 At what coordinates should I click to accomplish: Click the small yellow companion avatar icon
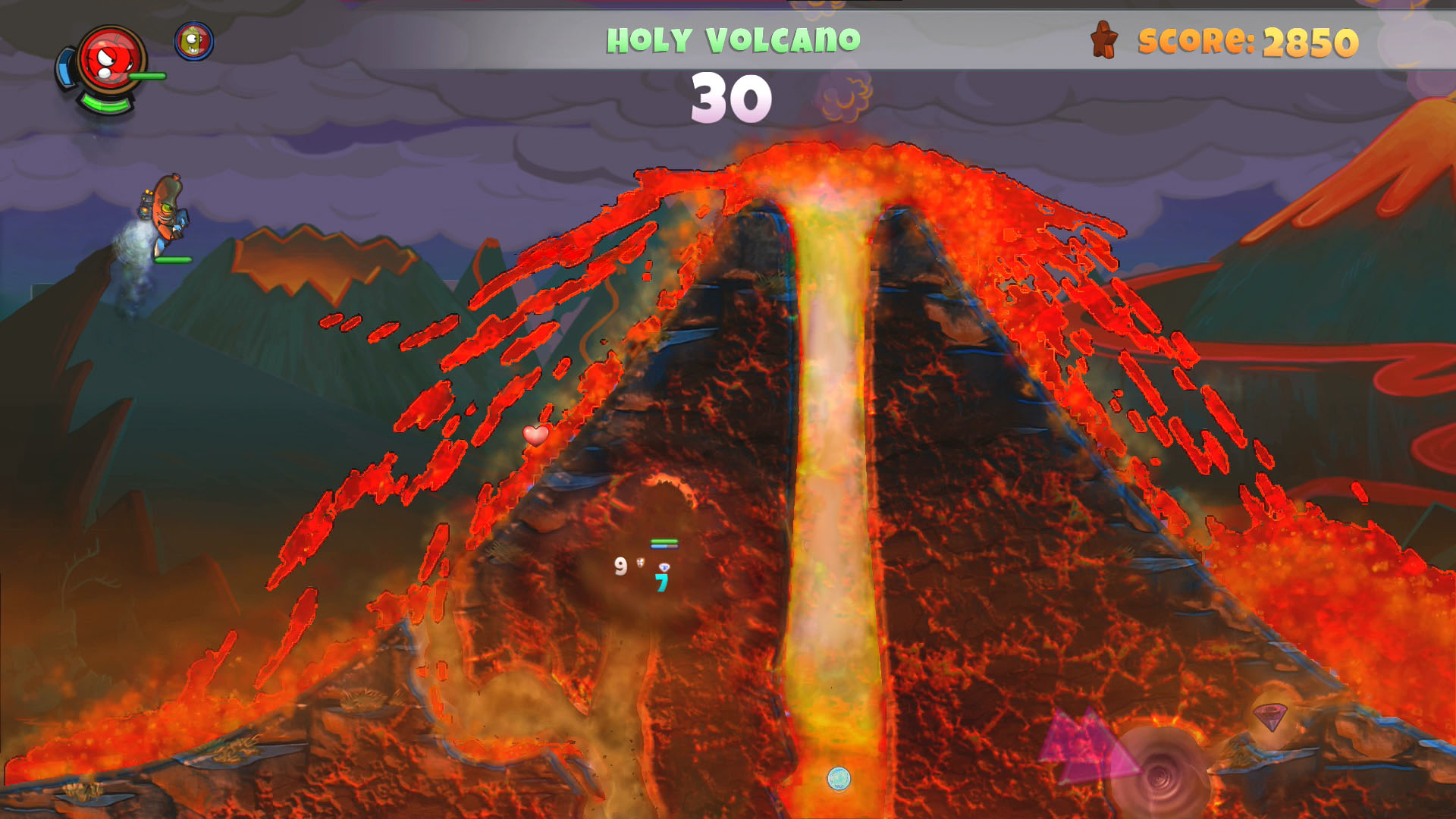[x=192, y=42]
